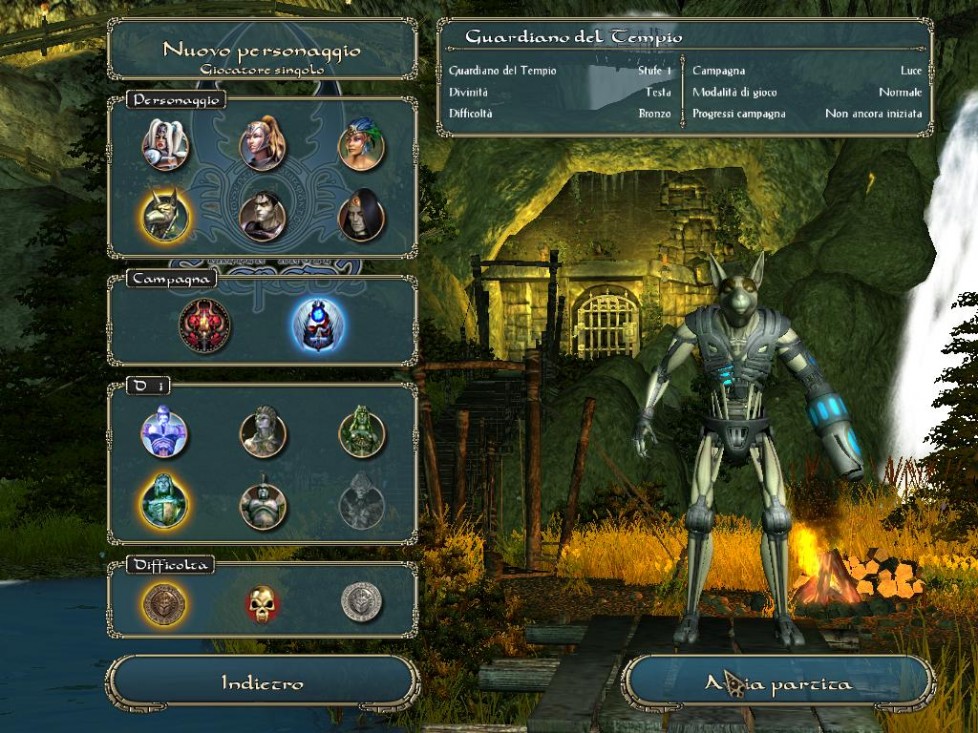The image size is (978, 733).
Task: Select the glowing purple deity statue
Action: (164, 433)
